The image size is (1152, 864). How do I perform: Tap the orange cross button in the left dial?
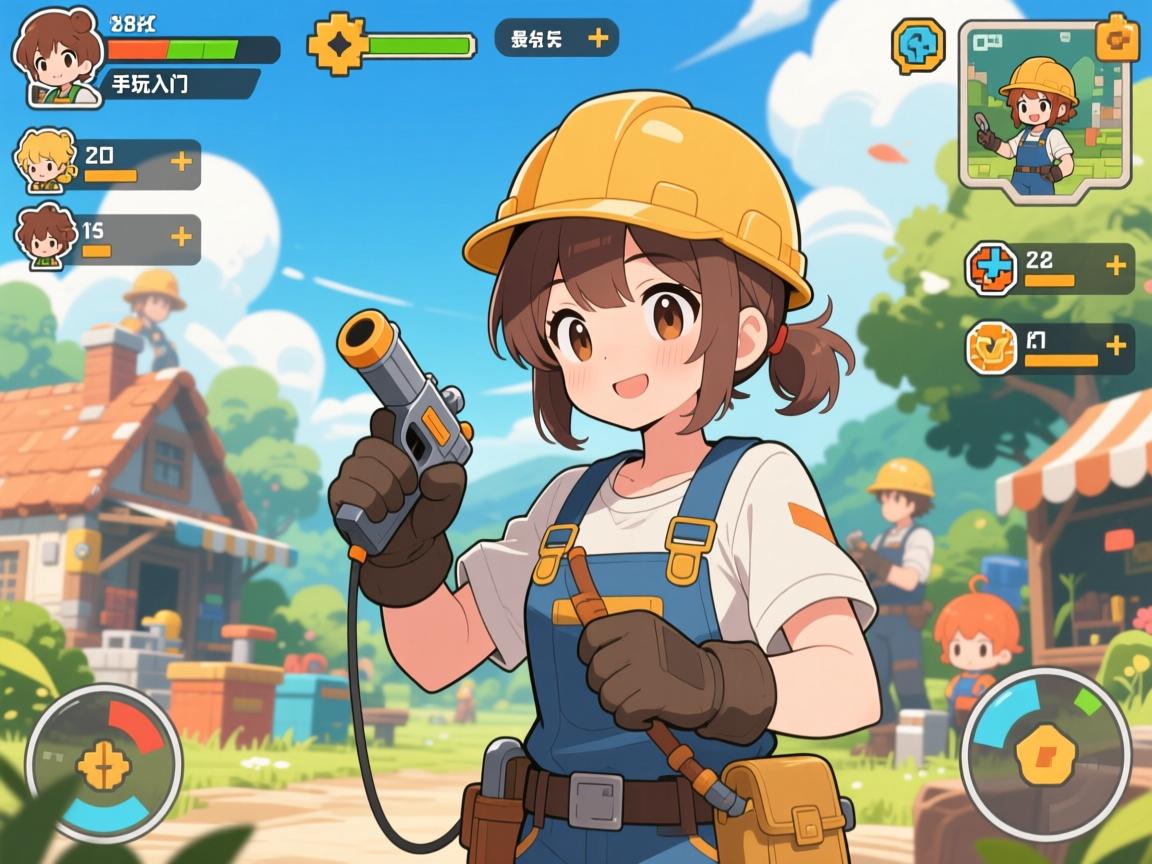pos(103,766)
